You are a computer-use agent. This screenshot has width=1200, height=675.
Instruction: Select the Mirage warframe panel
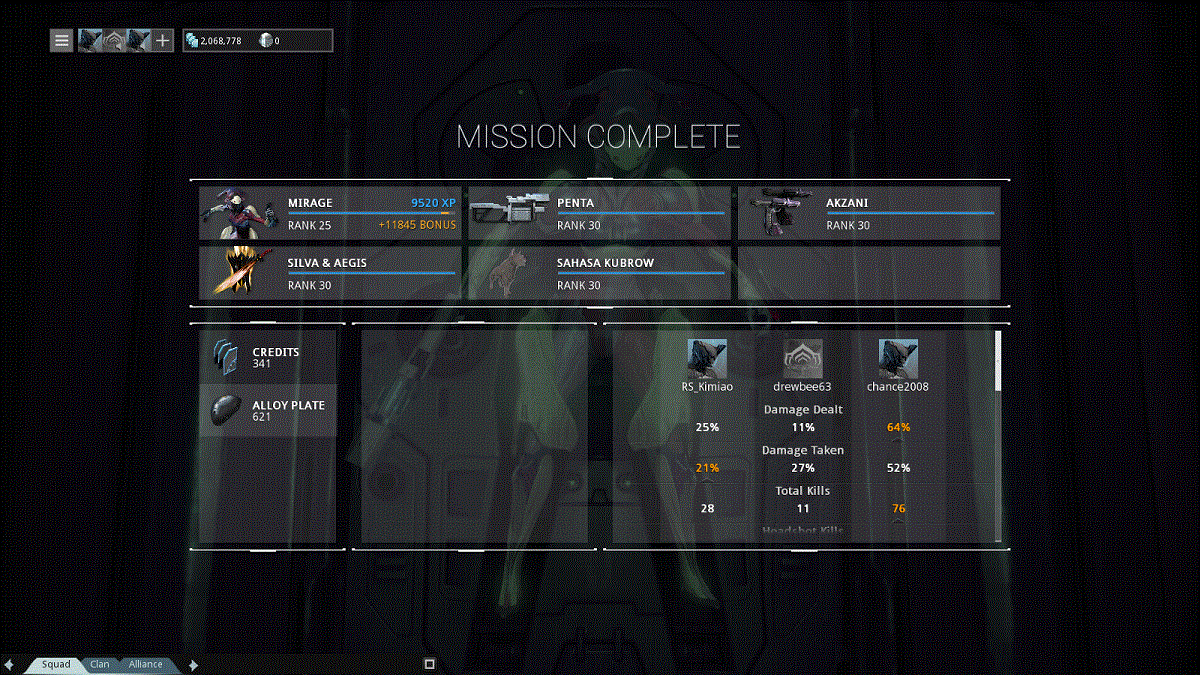click(x=329, y=213)
